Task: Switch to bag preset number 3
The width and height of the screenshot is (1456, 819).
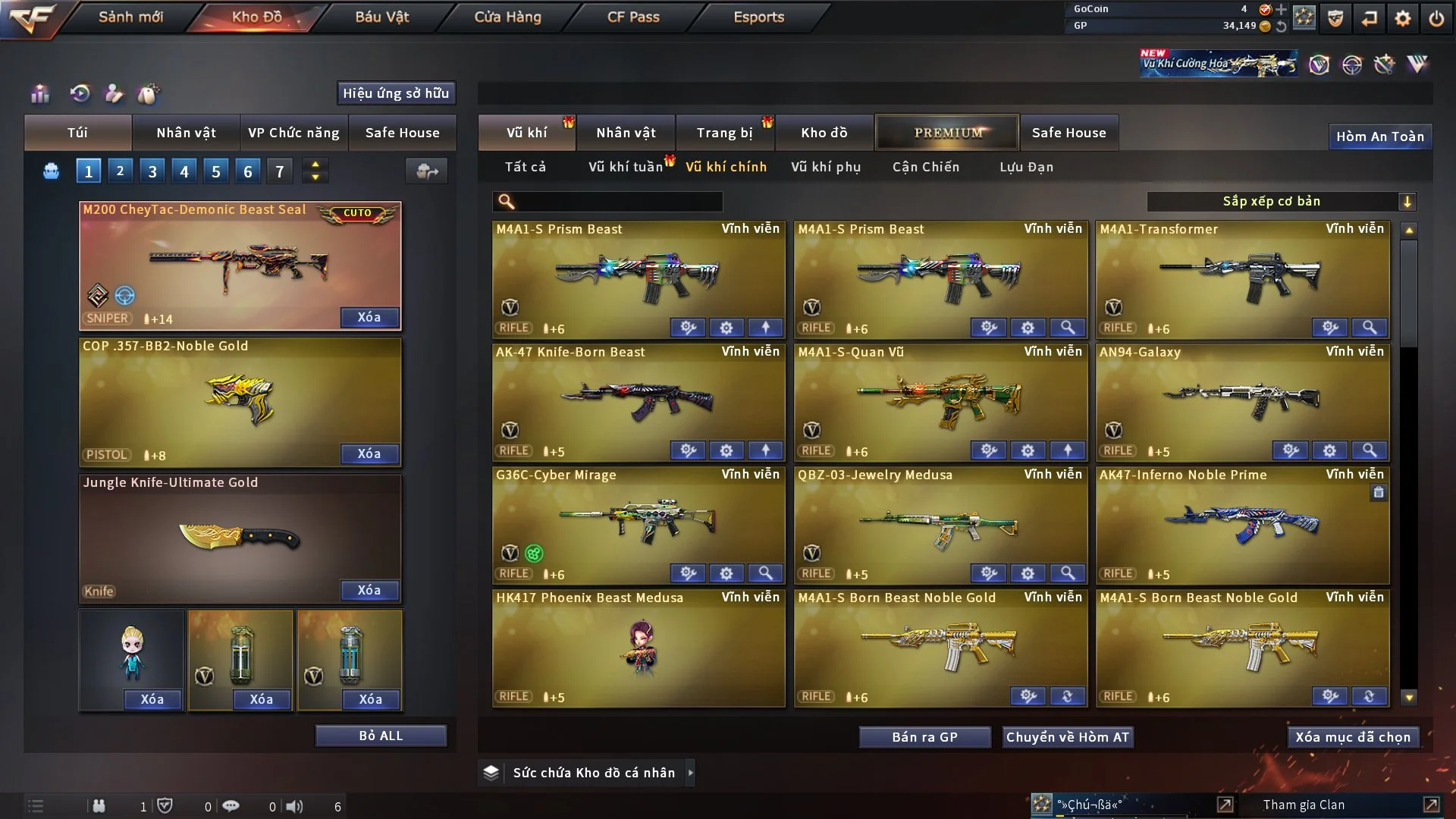Action: 152,171
